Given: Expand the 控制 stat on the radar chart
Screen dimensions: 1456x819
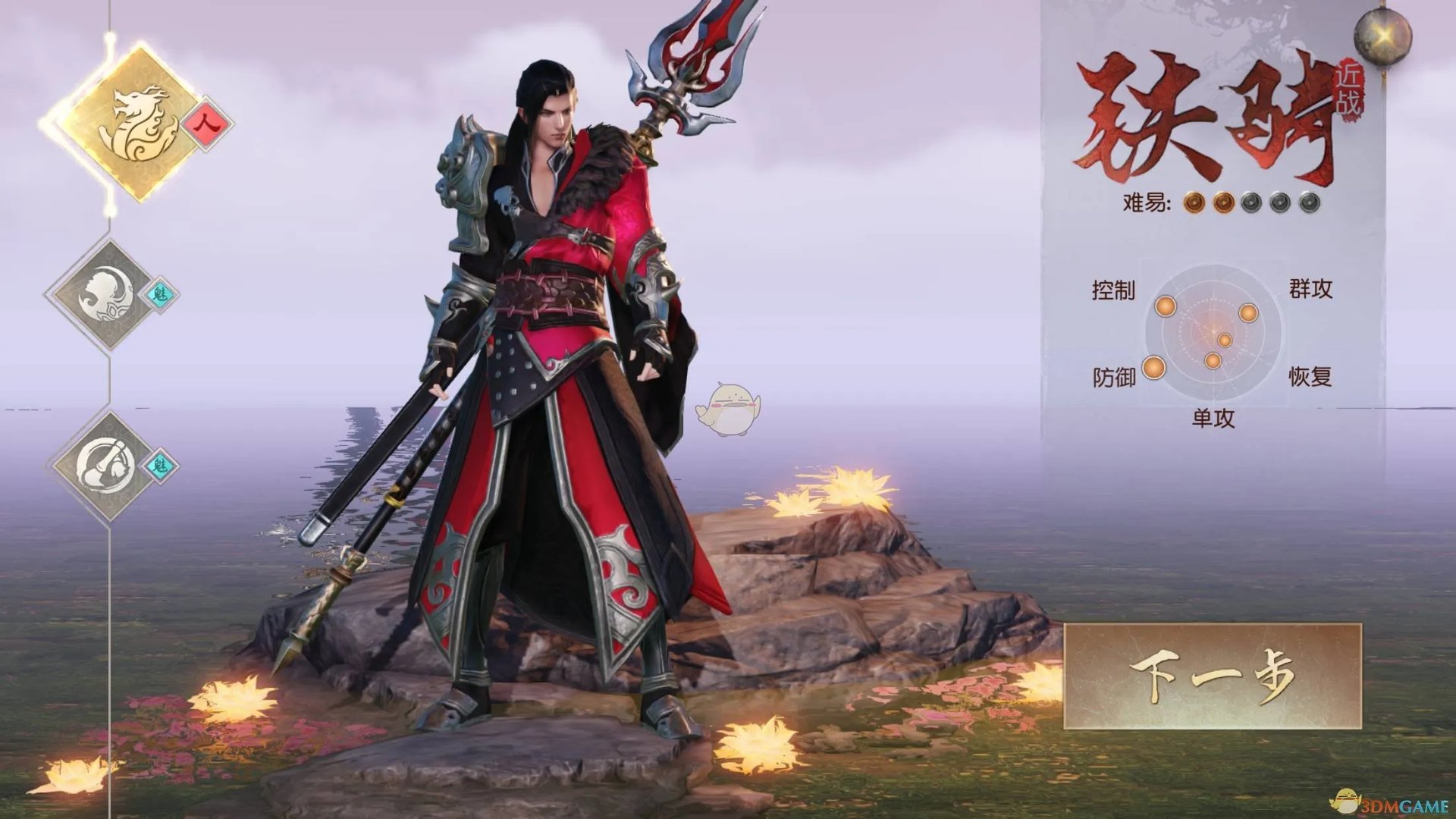Looking at the screenshot, I should [1113, 289].
